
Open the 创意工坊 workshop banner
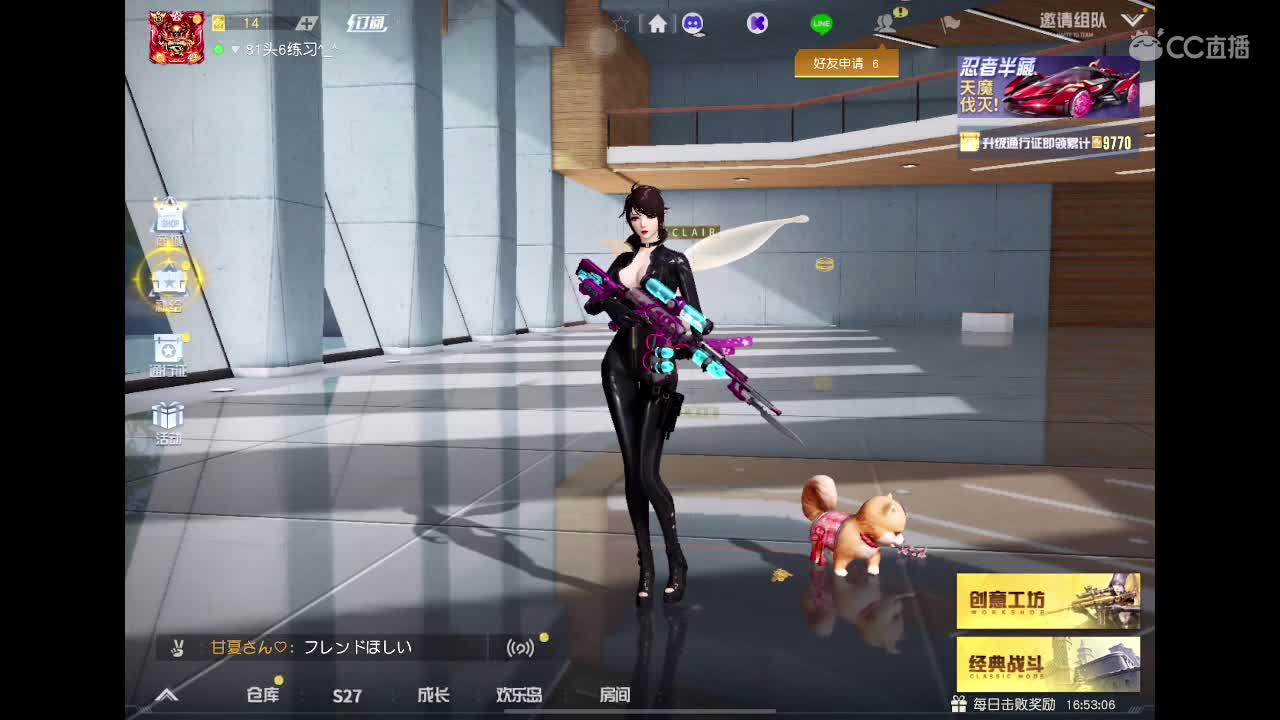[1048, 598]
